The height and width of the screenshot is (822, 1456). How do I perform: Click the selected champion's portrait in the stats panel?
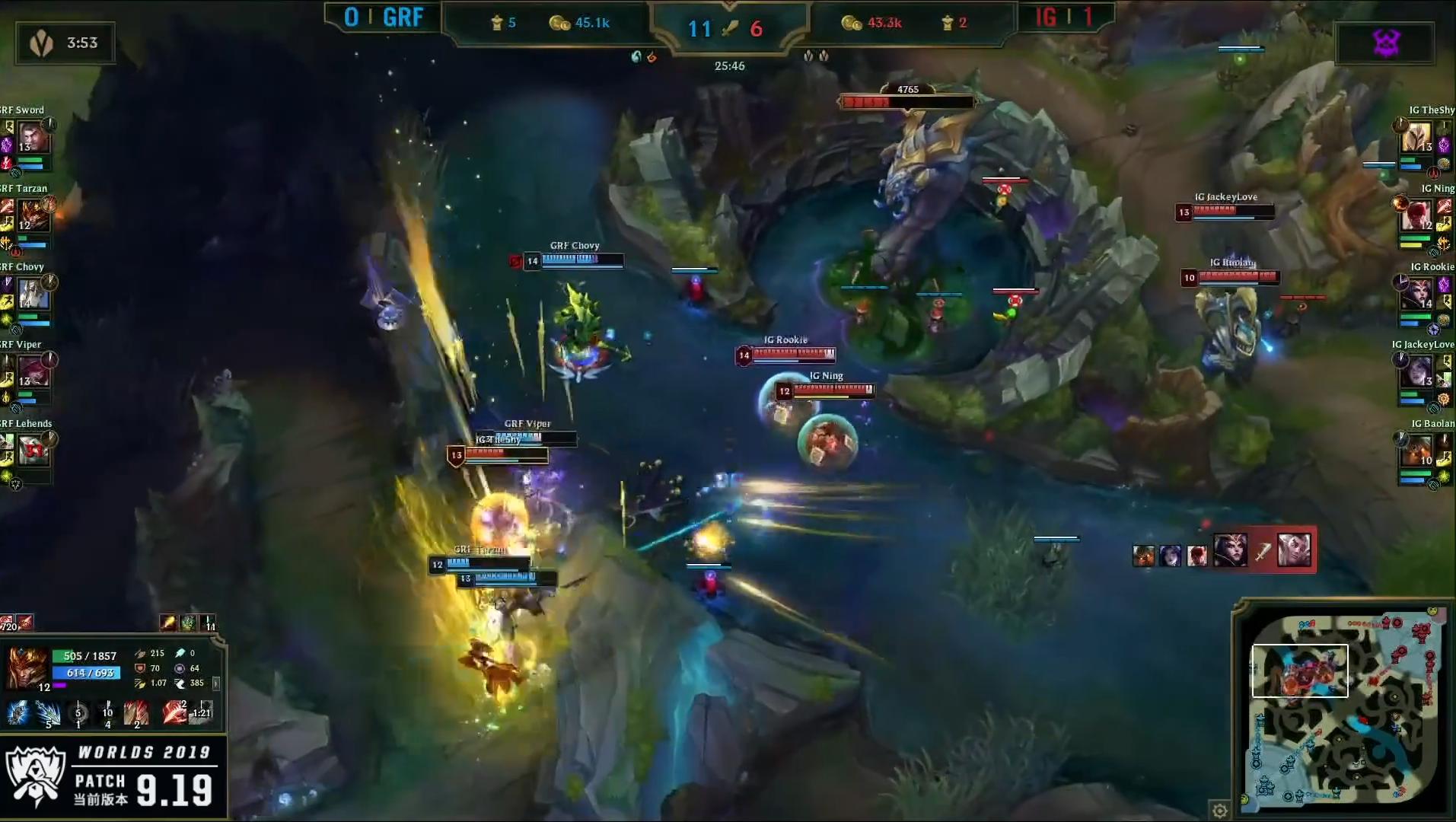point(26,667)
